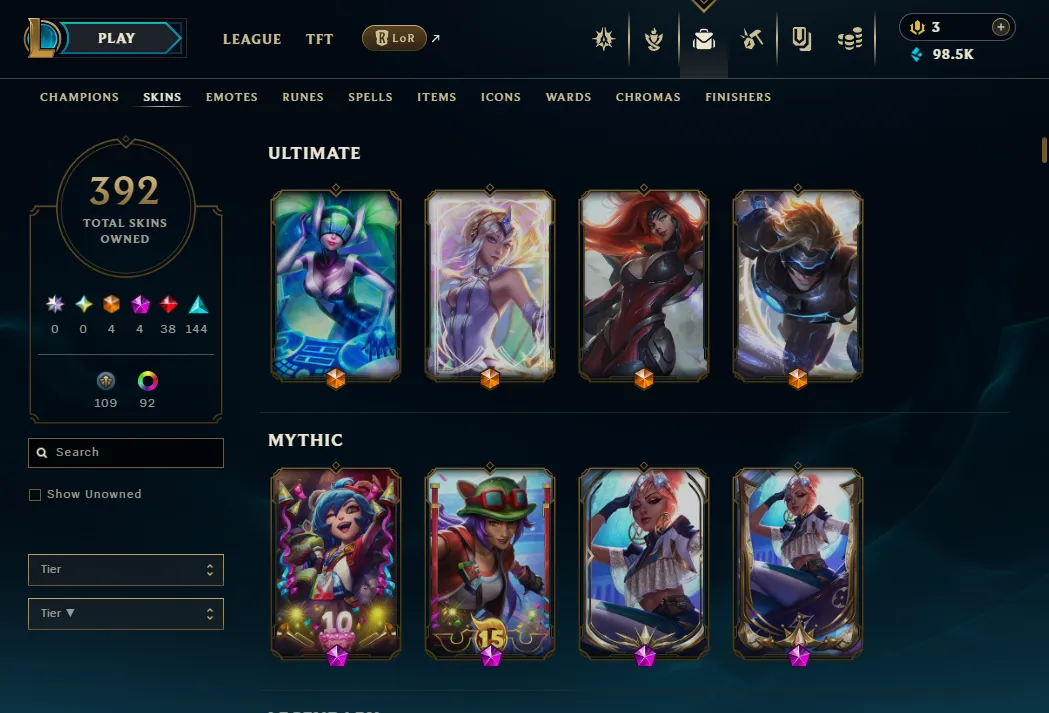Image resolution: width=1049 pixels, height=713 pixels.
Task: View the Wards tab
Action: tap(568, 97)
